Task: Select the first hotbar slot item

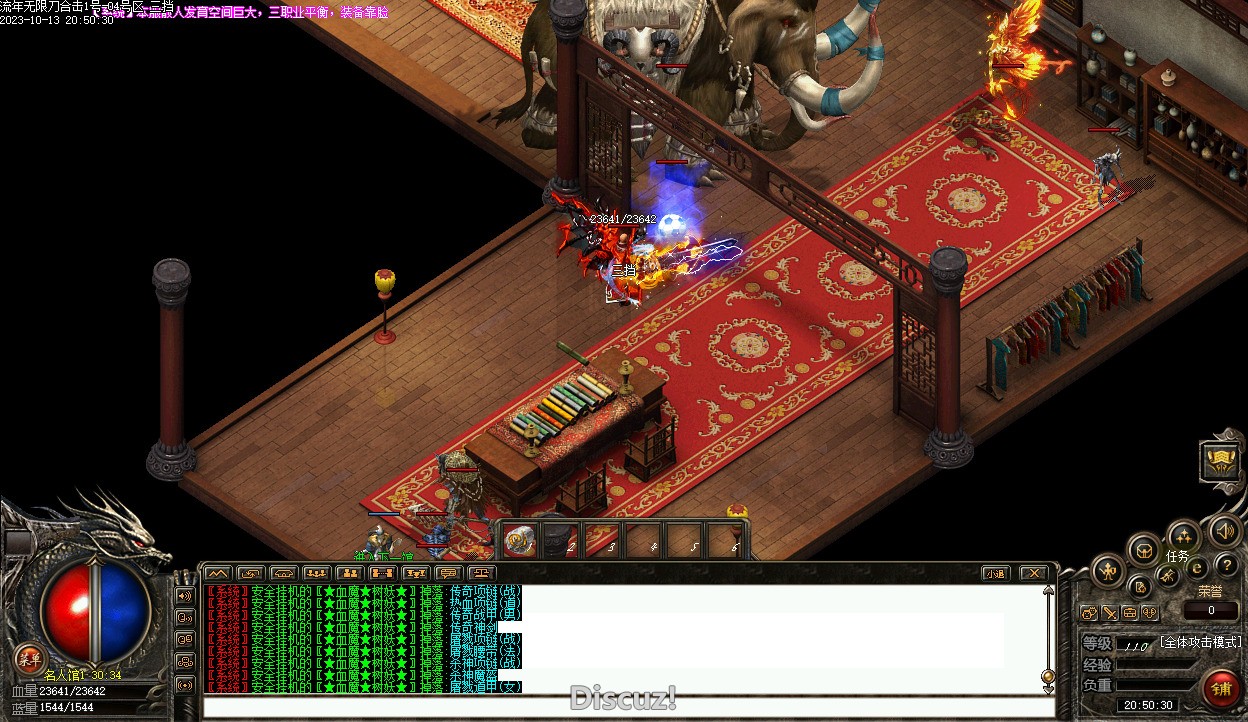Action: [520, 540]
